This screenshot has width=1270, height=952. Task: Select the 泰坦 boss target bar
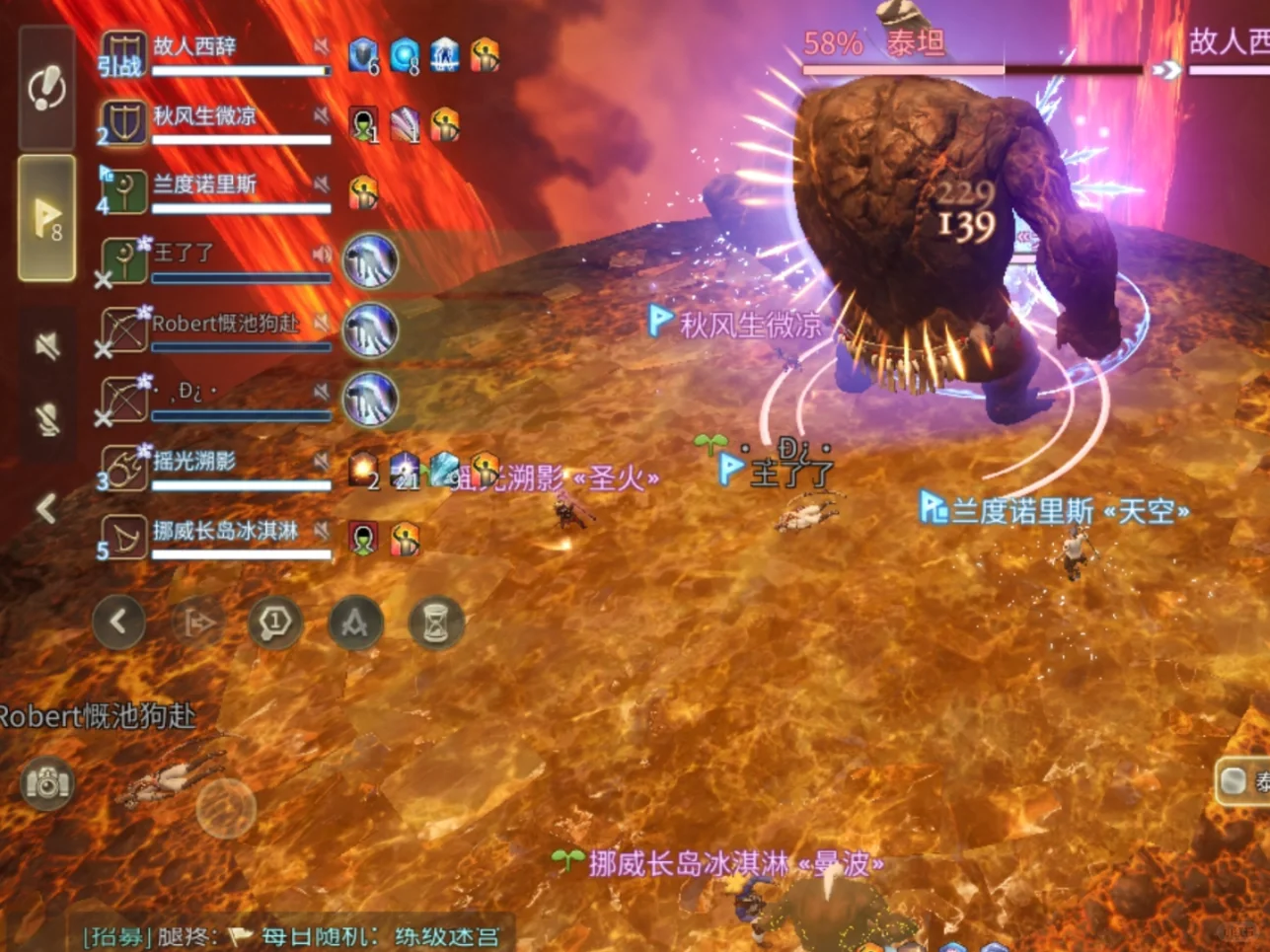pos(972,54)
